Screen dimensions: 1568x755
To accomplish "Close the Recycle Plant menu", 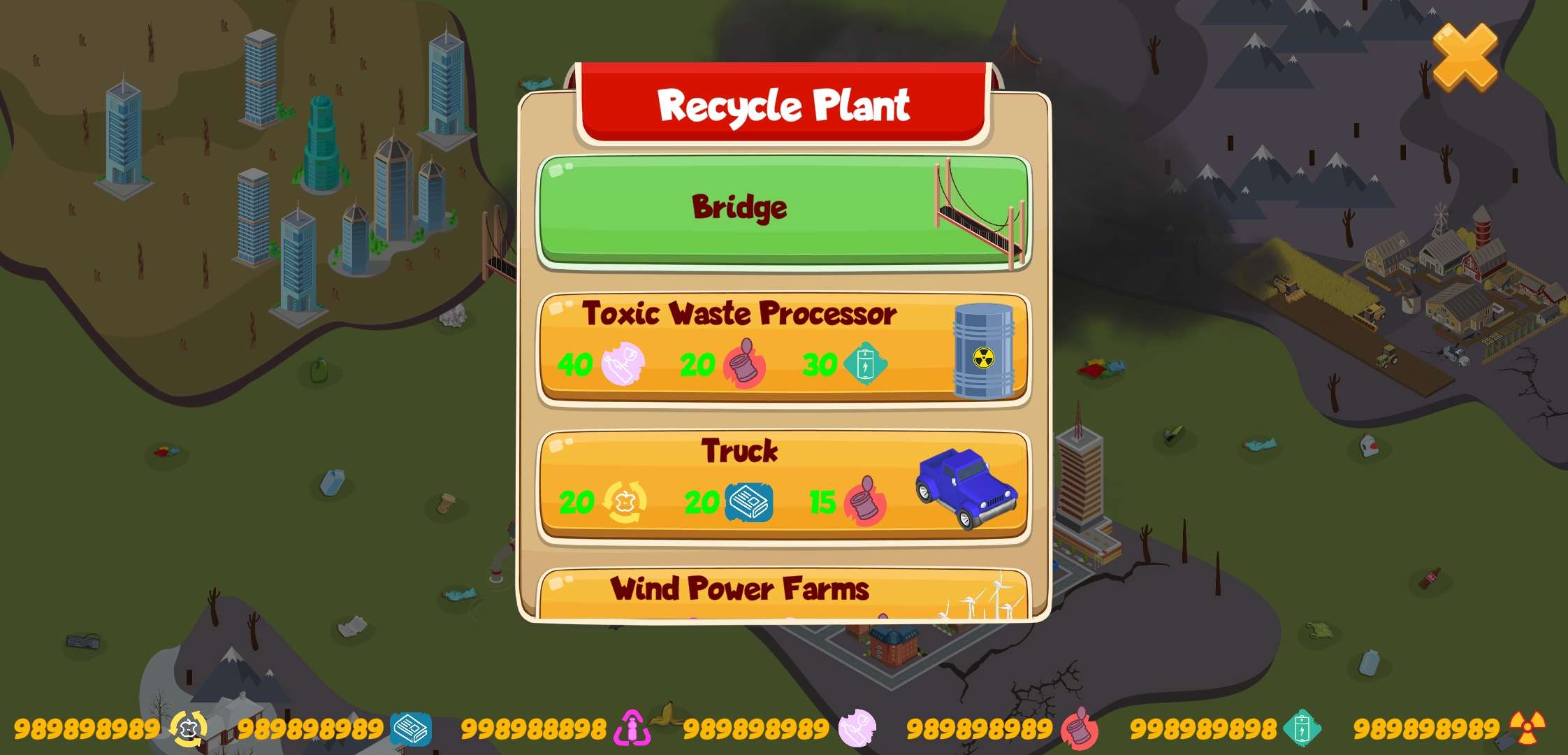I will click(x=1465, y=57).
